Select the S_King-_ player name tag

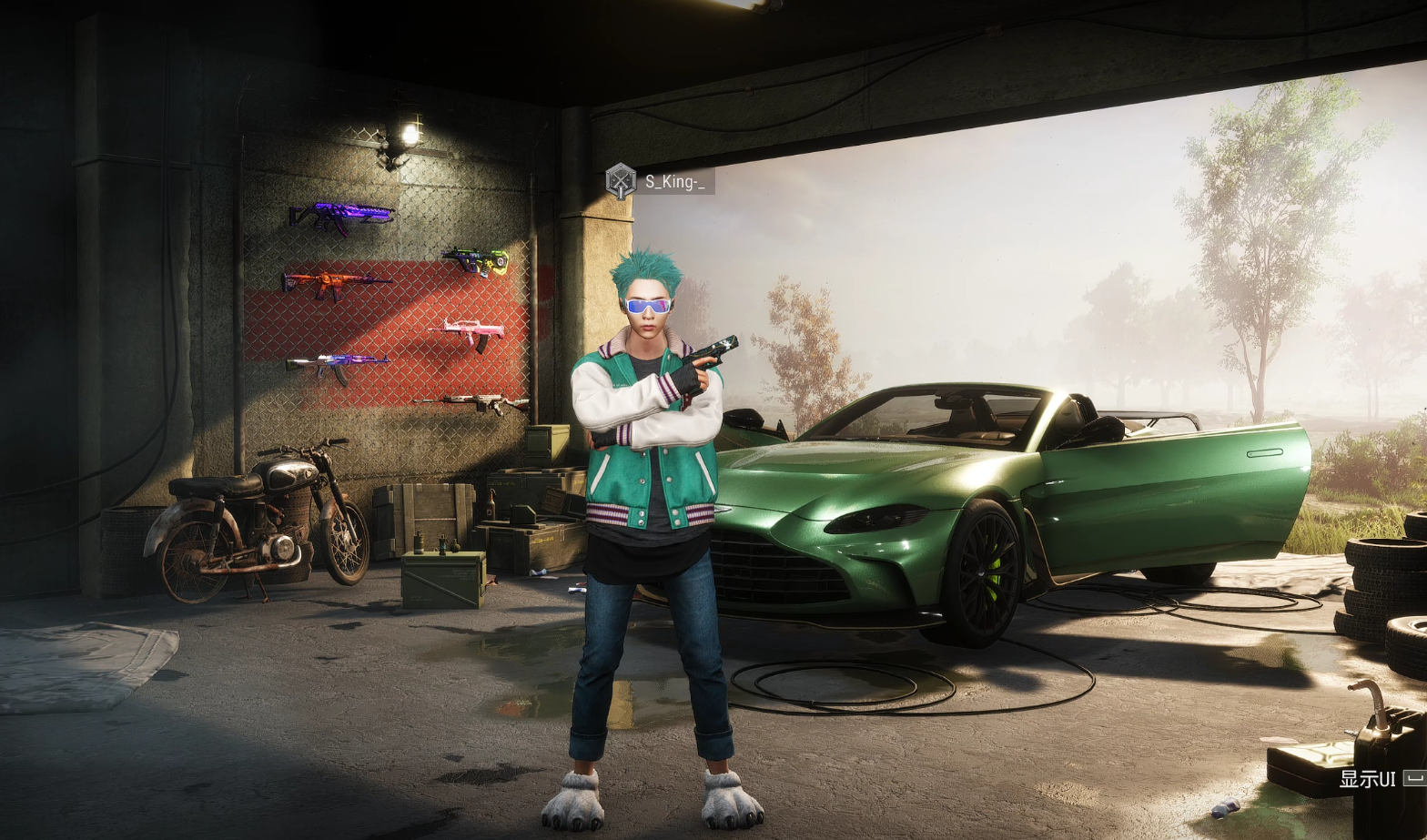coord(674,181)
